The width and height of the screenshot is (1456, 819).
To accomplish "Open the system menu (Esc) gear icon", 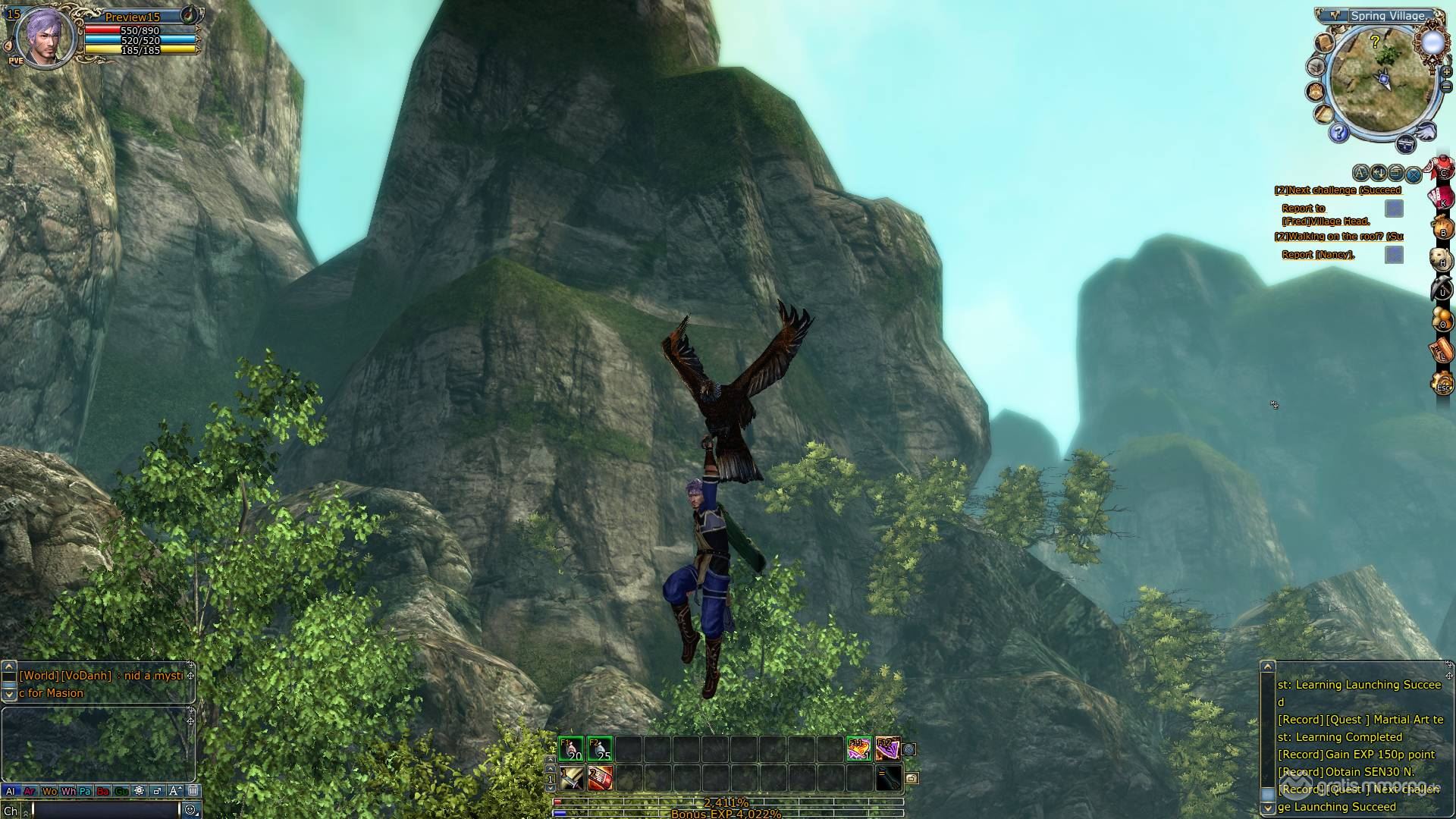I will [x=1442, y=384].
